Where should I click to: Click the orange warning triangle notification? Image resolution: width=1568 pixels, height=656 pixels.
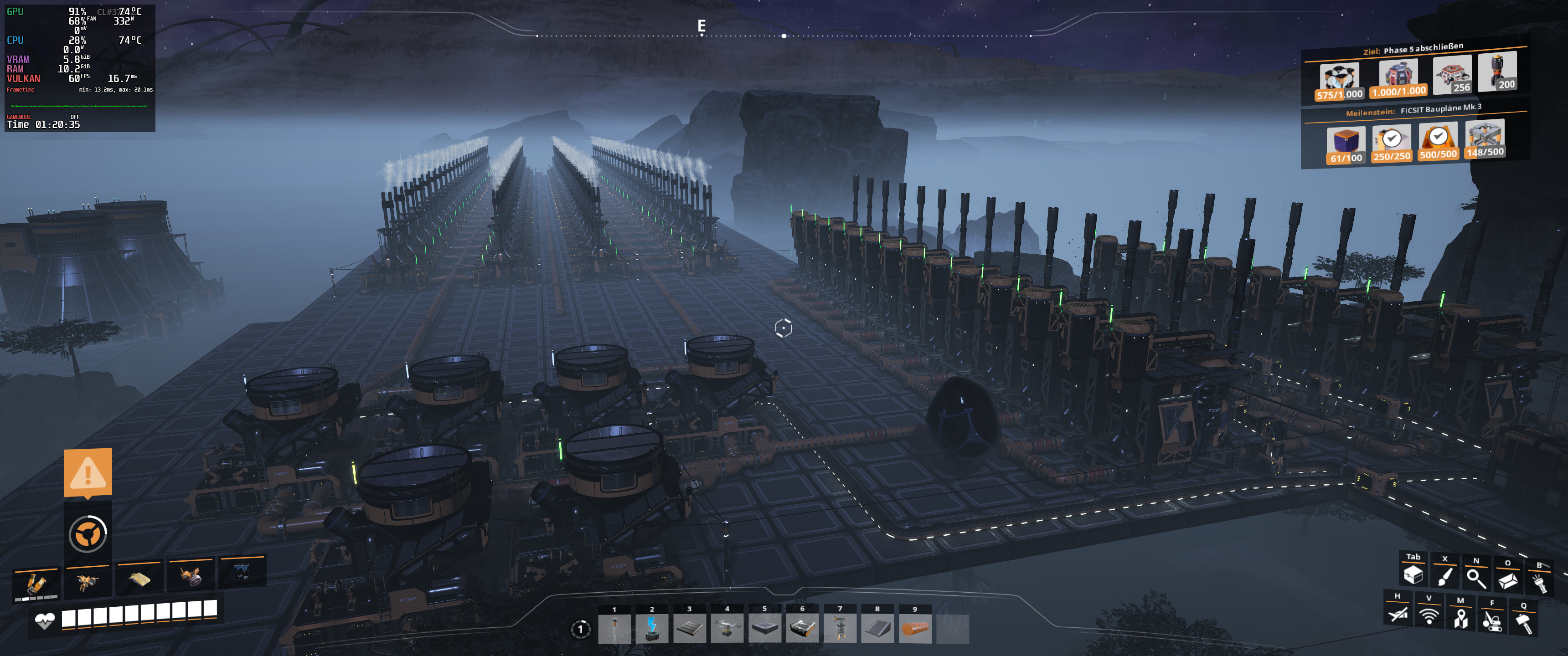(x=88, y=473)
